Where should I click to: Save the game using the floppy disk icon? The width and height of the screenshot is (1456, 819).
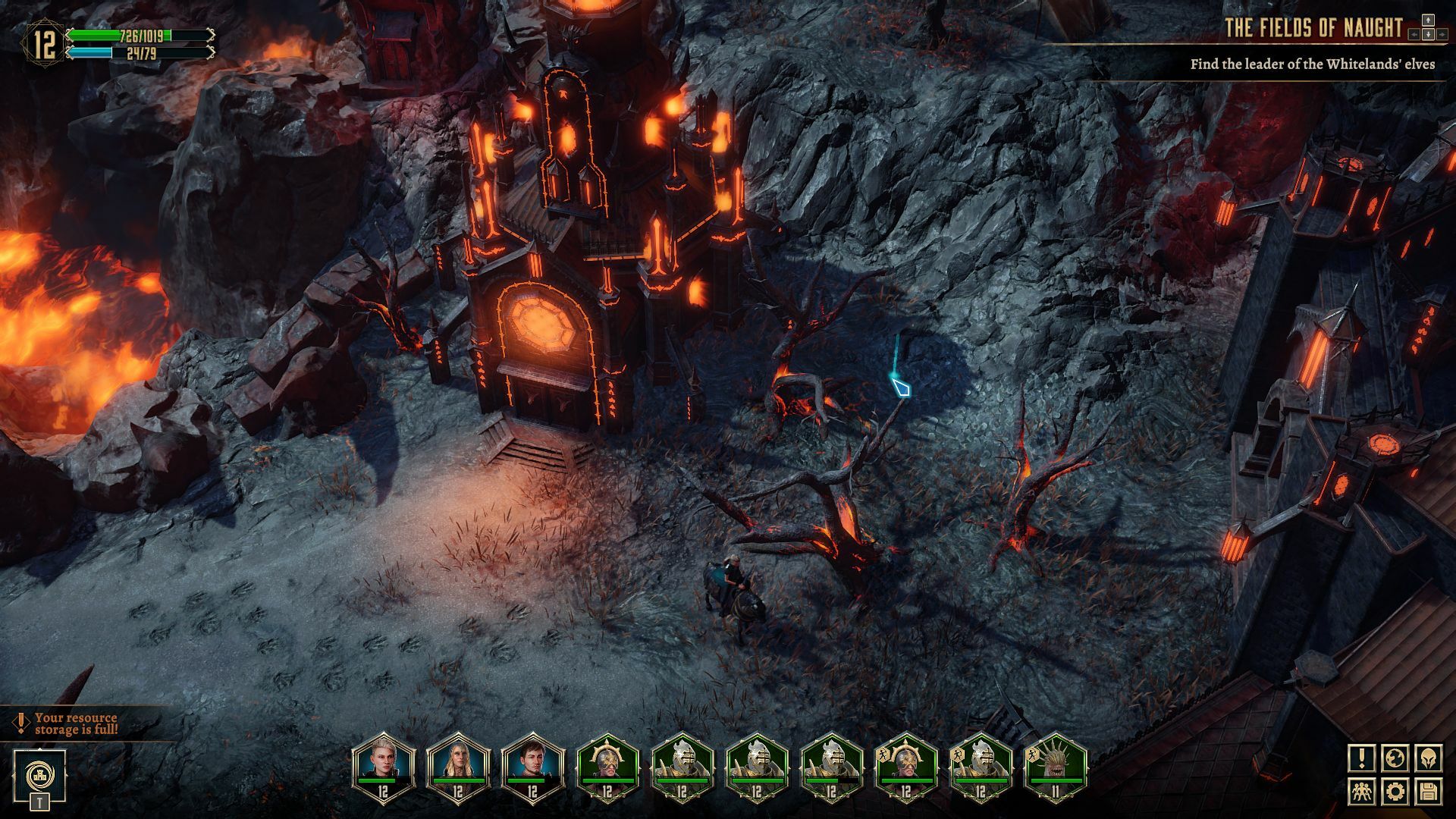[1429, 792]
